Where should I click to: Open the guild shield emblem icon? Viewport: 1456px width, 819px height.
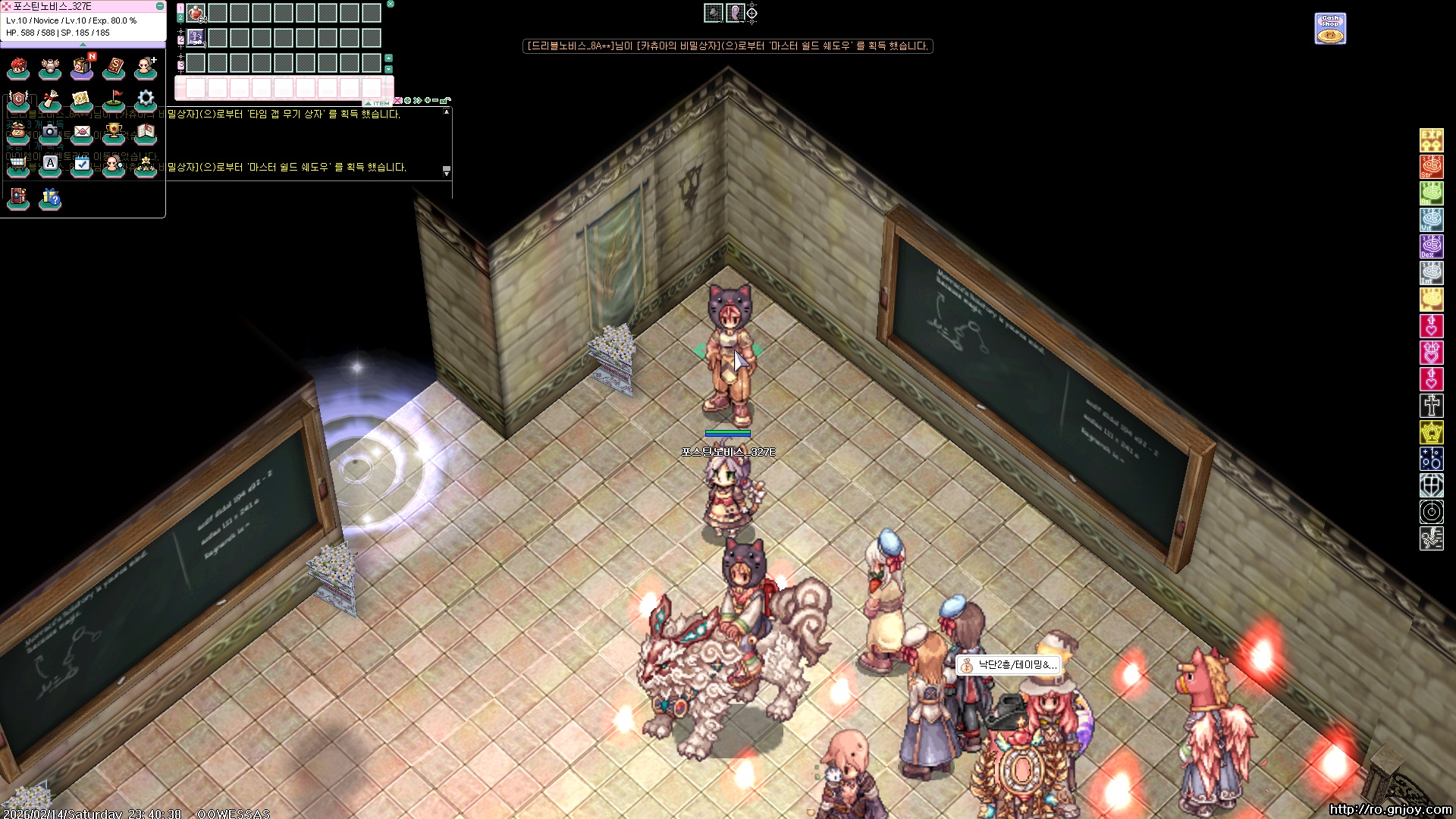[x=18, y=99]
